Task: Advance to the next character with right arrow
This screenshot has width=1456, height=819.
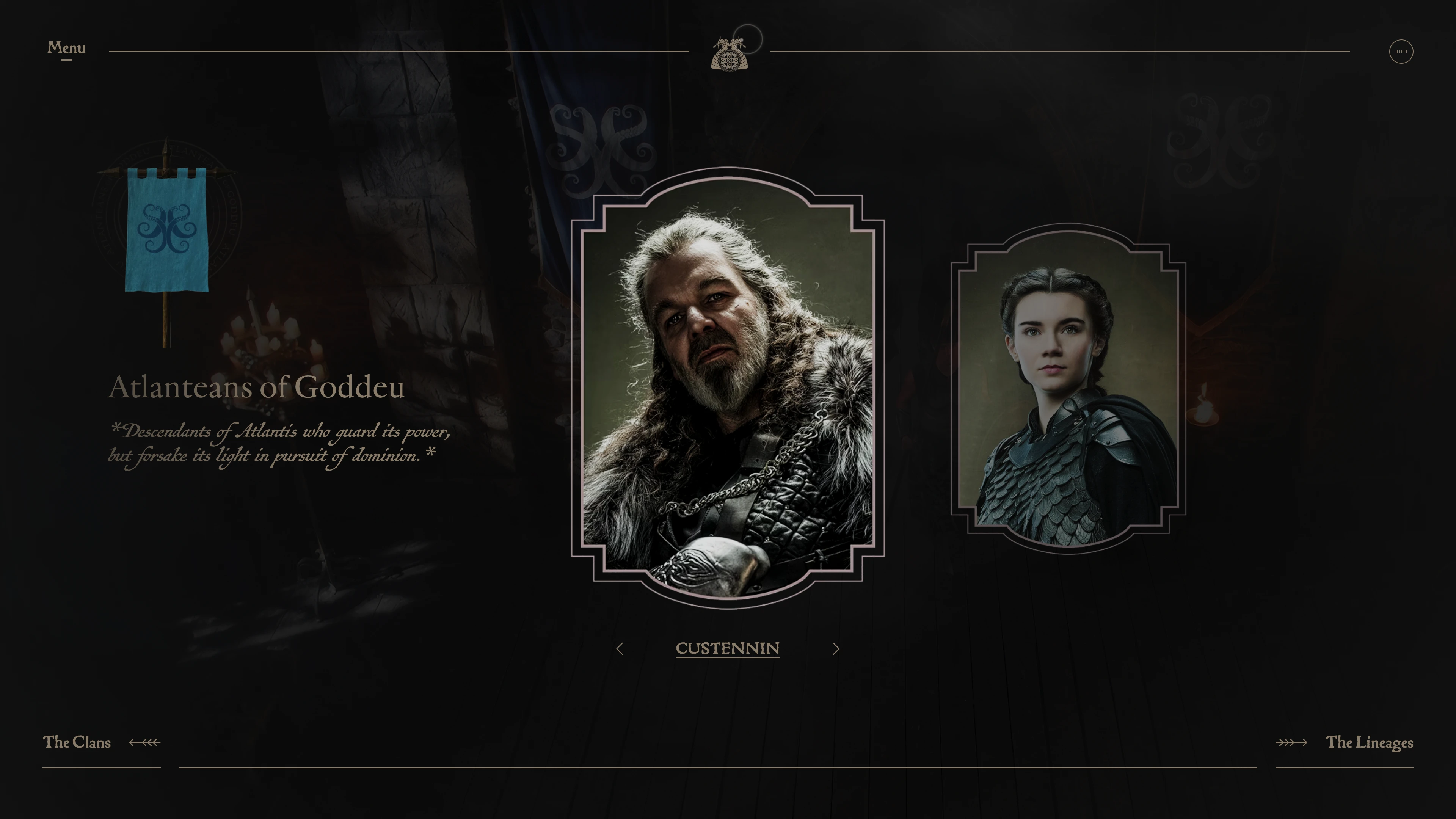Action: tap(836, 649)
